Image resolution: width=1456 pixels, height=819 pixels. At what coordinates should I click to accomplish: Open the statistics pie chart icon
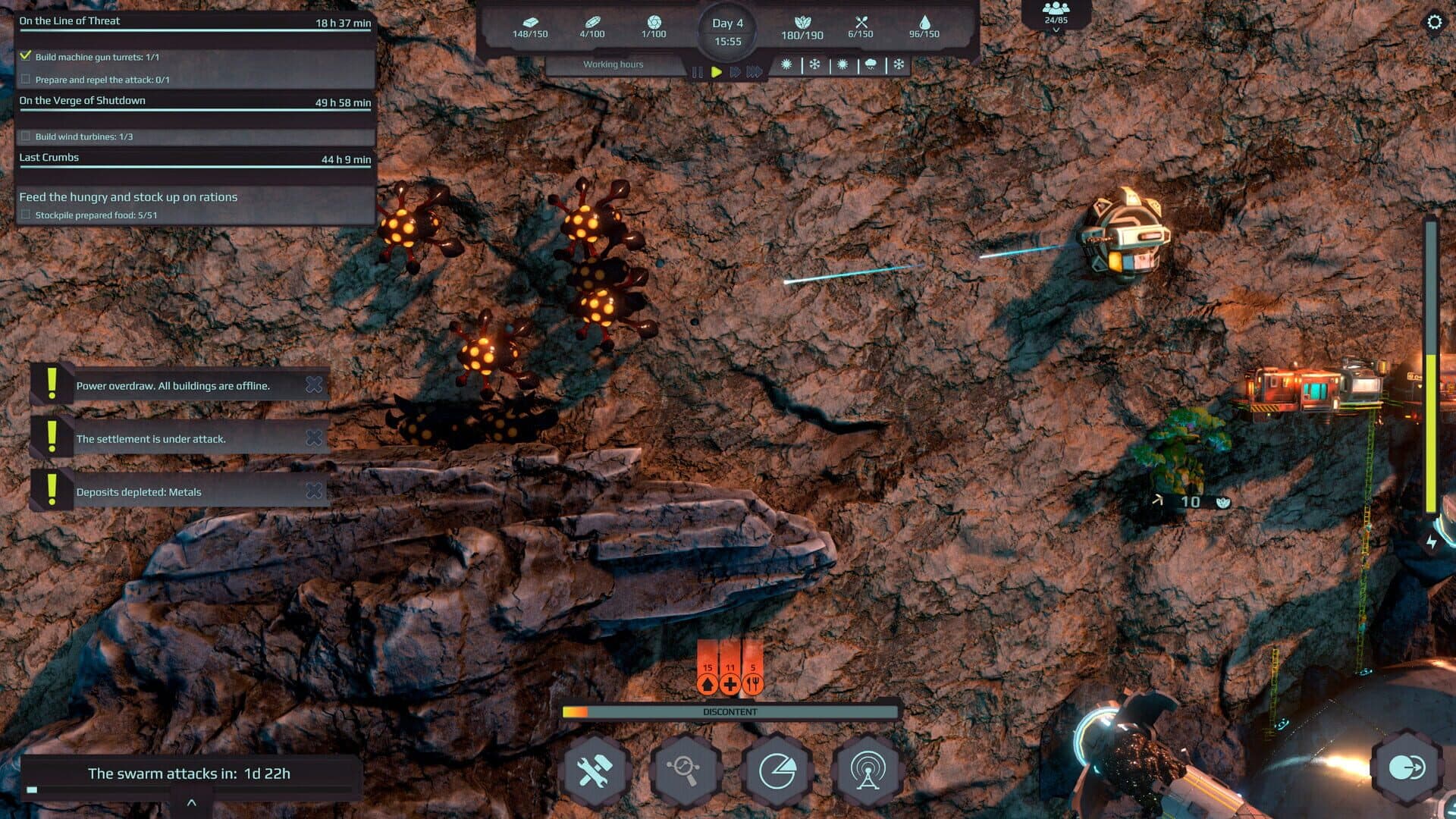(776, 768)
